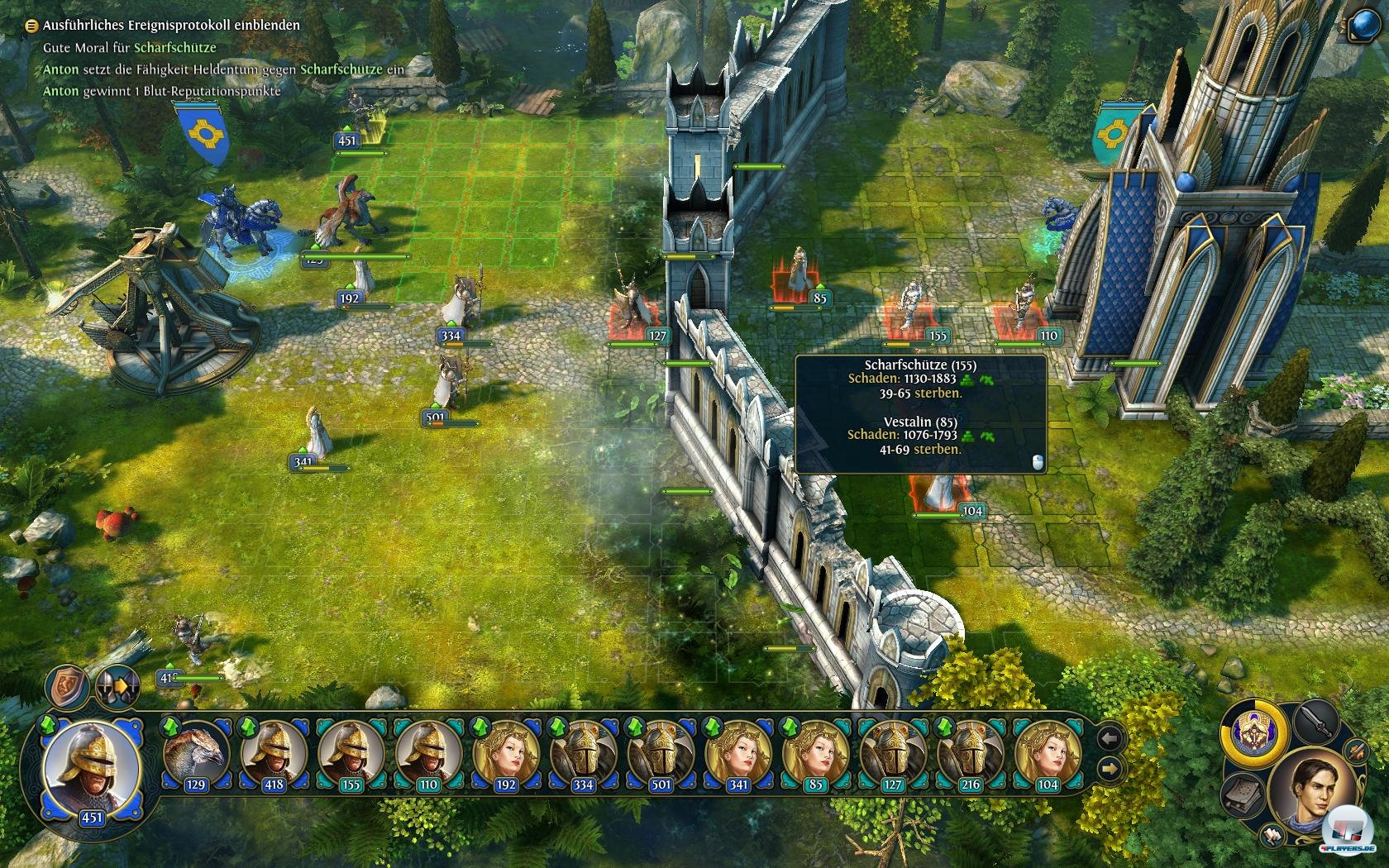This screenshot has width=1389, height=868.
Task: Click the right arrow of the turn bar
Action: pyautogui.click(x=1110, y=770)
